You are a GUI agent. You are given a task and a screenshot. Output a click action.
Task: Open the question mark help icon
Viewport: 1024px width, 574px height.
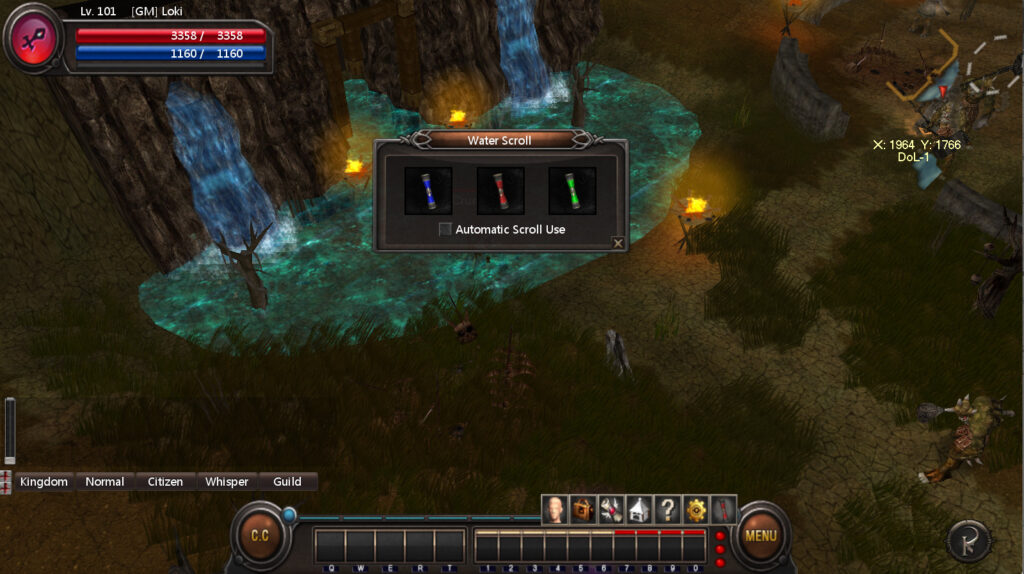[x=667, y=510]
